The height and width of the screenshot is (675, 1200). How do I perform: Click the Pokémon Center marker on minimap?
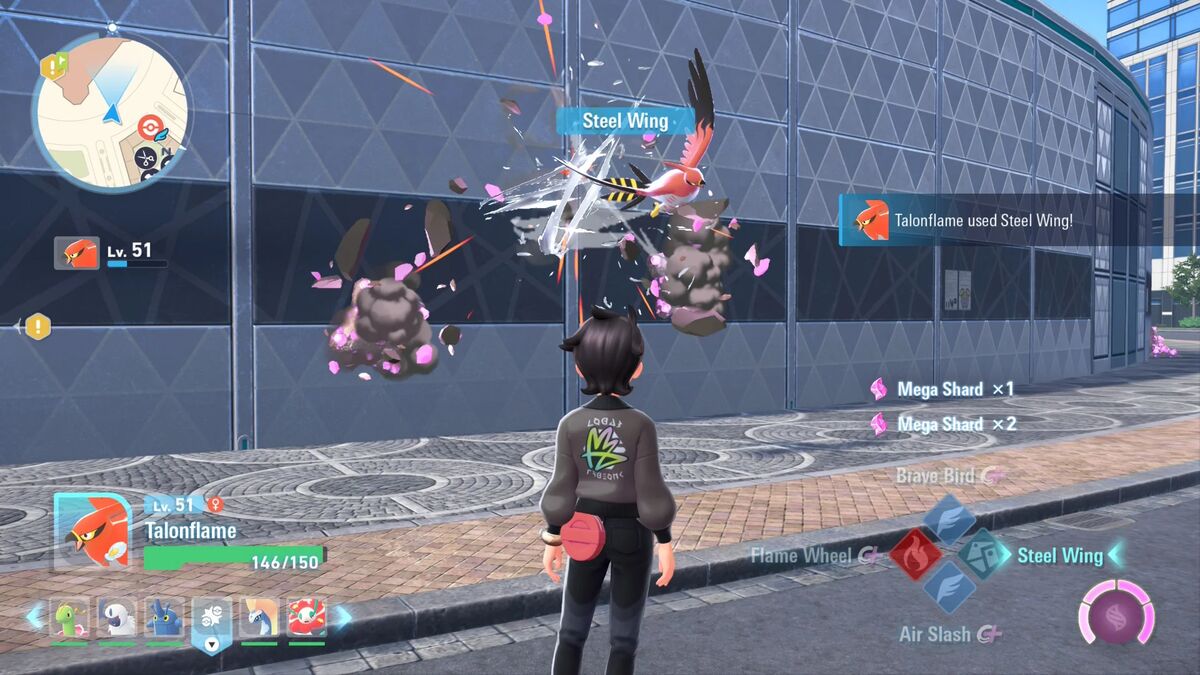(x=149, y=127)
